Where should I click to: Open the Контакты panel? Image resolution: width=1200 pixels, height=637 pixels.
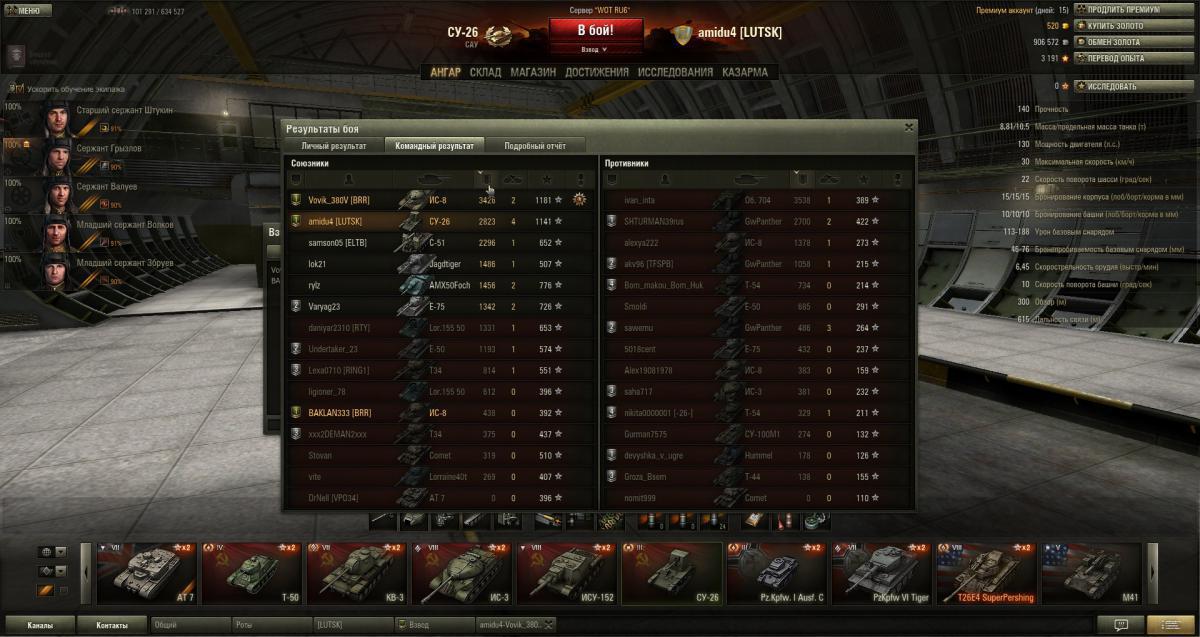pyautogui.click(x=112, y=625)
